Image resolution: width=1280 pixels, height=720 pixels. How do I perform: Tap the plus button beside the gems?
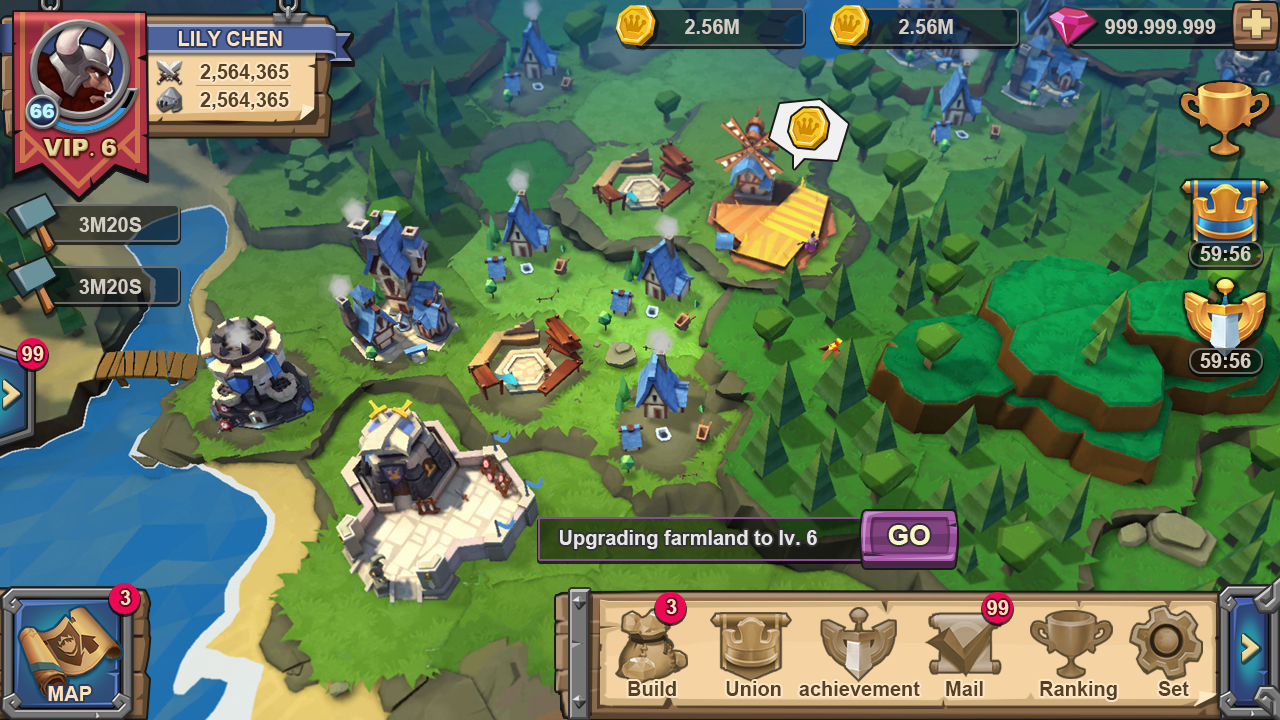point(1255,25)
